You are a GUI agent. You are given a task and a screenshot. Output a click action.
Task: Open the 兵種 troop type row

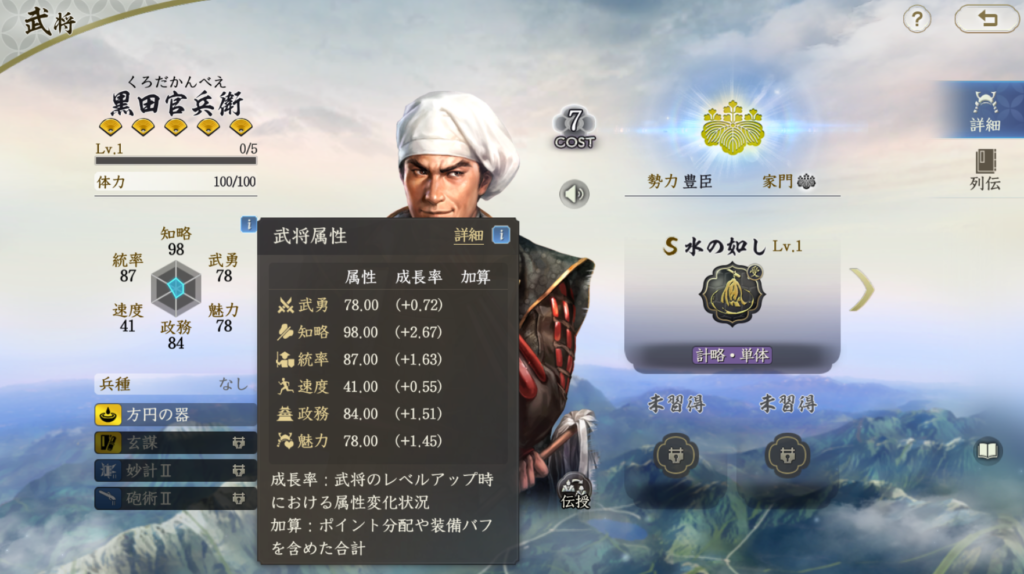pyautogui.click(x=176, y=384)
